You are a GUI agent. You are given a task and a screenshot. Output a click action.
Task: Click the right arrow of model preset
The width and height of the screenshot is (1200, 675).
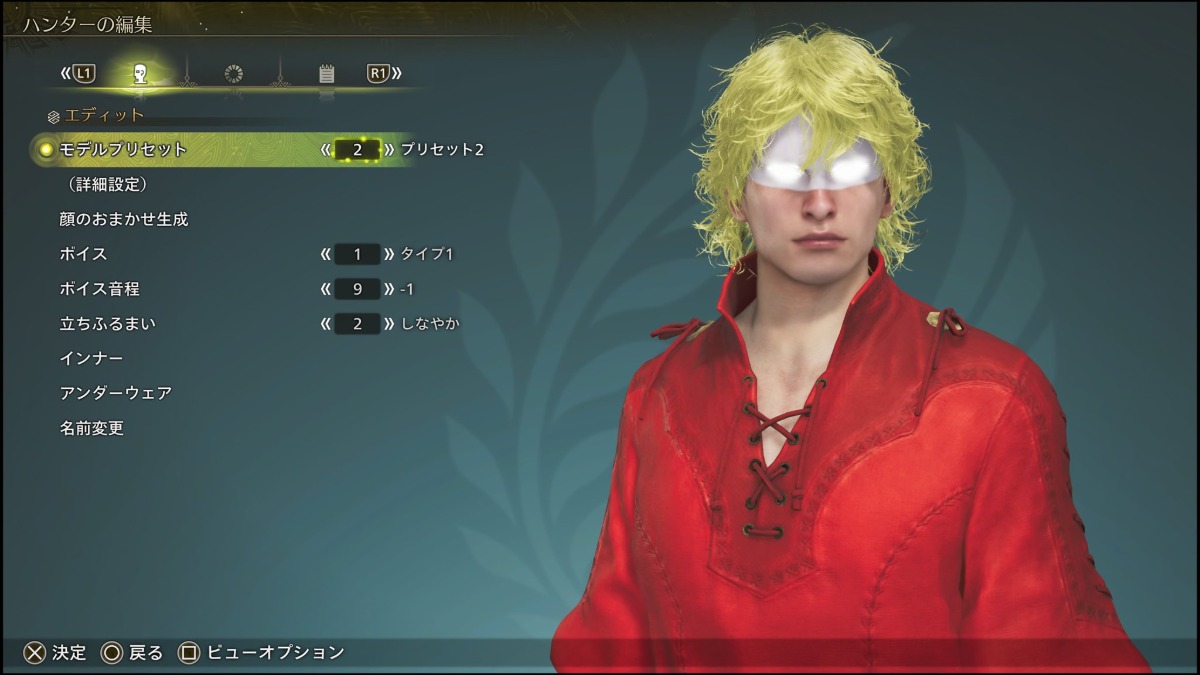coord(390,150)
